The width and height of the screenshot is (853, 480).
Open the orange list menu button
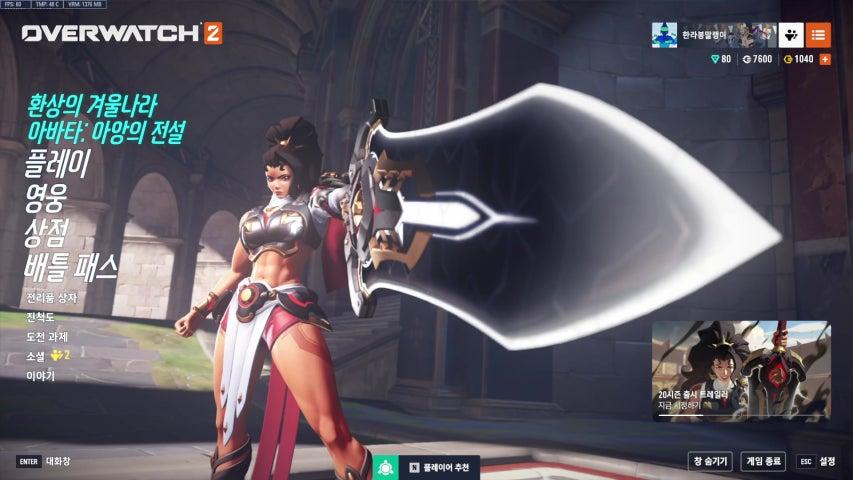click(818, 35)
